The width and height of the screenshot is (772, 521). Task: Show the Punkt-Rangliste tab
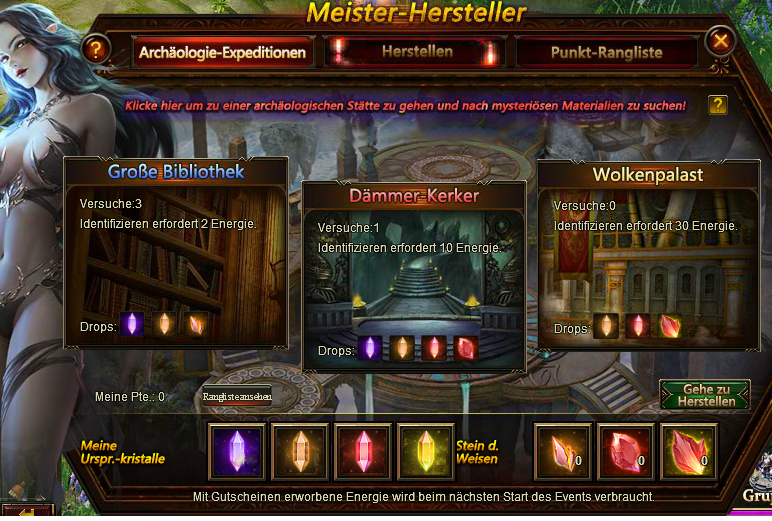tap(606, 52)
